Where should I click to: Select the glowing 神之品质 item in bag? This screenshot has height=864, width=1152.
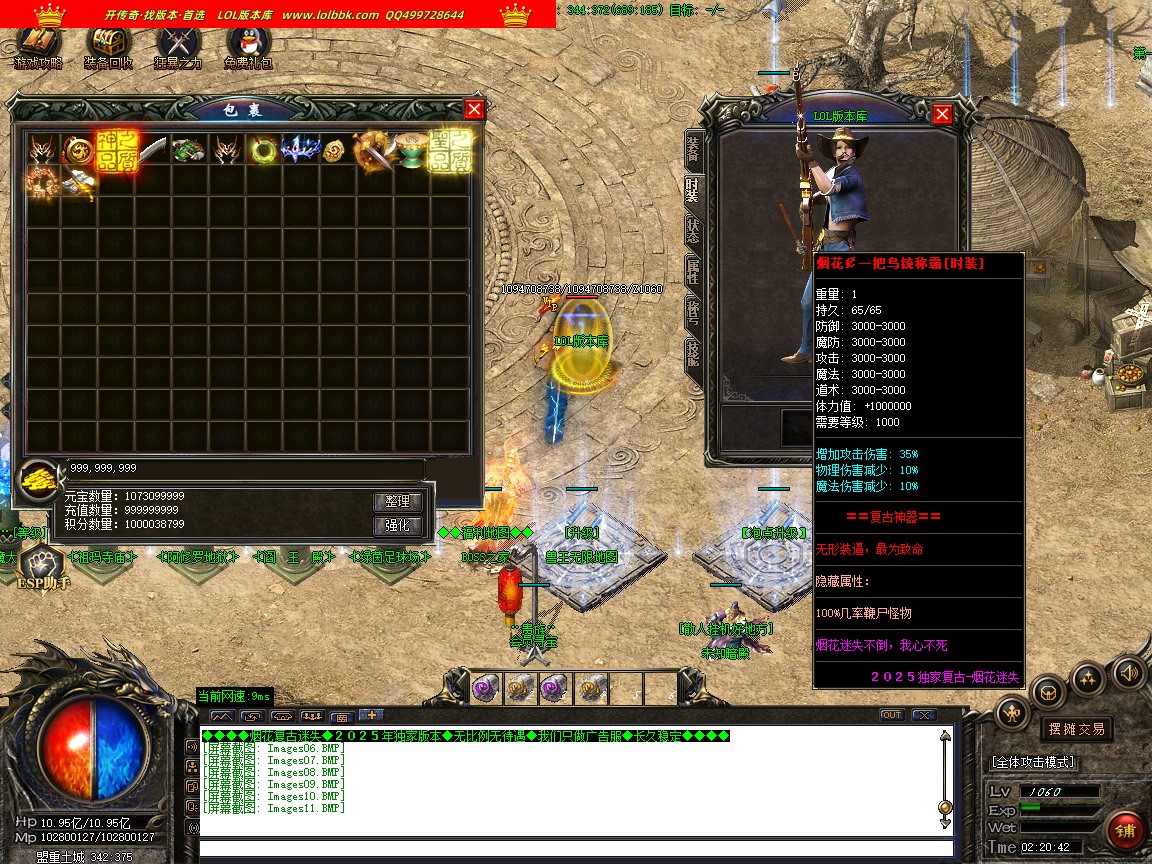(x=116, y=149)
